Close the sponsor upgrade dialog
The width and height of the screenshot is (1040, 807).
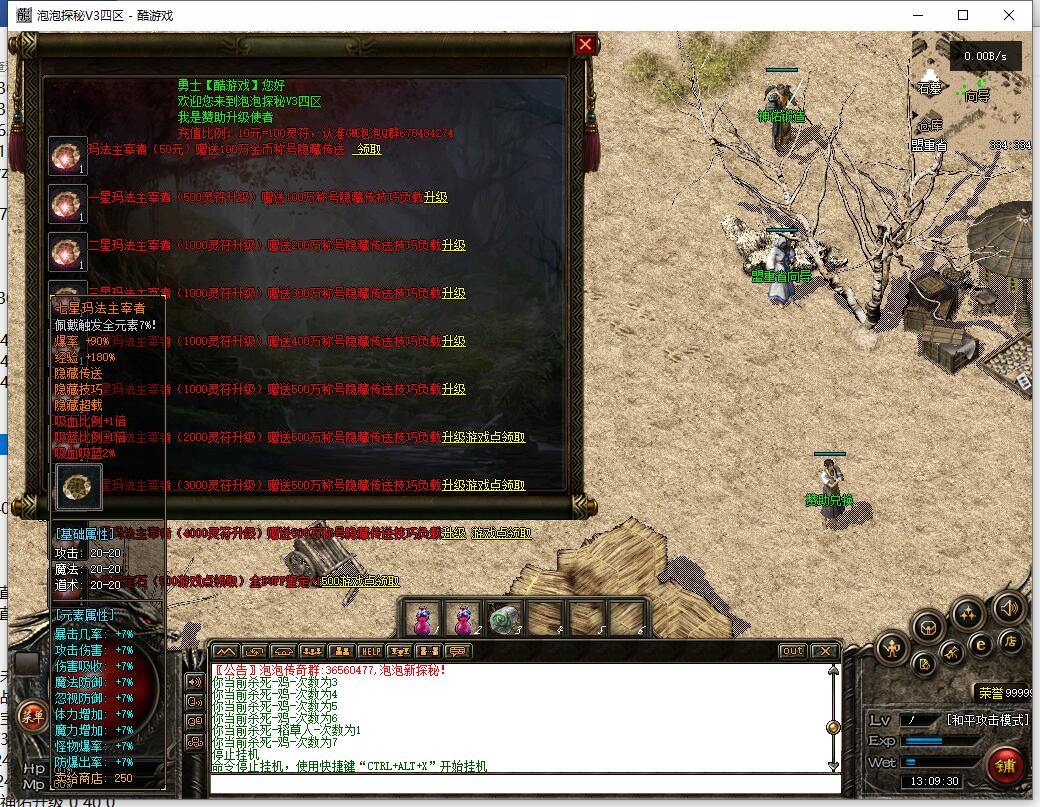585,44
